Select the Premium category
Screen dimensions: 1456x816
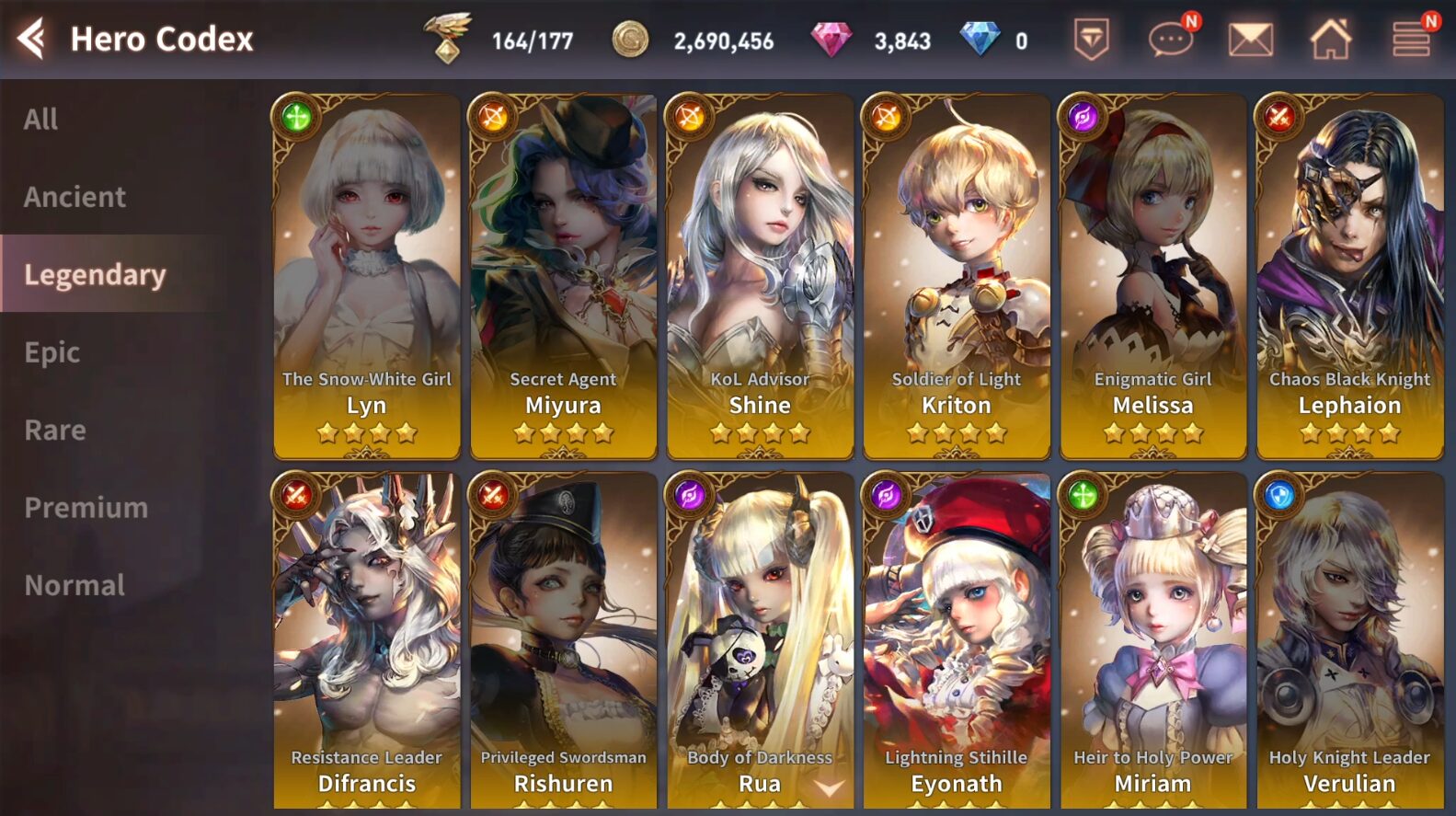pos(86,507)
